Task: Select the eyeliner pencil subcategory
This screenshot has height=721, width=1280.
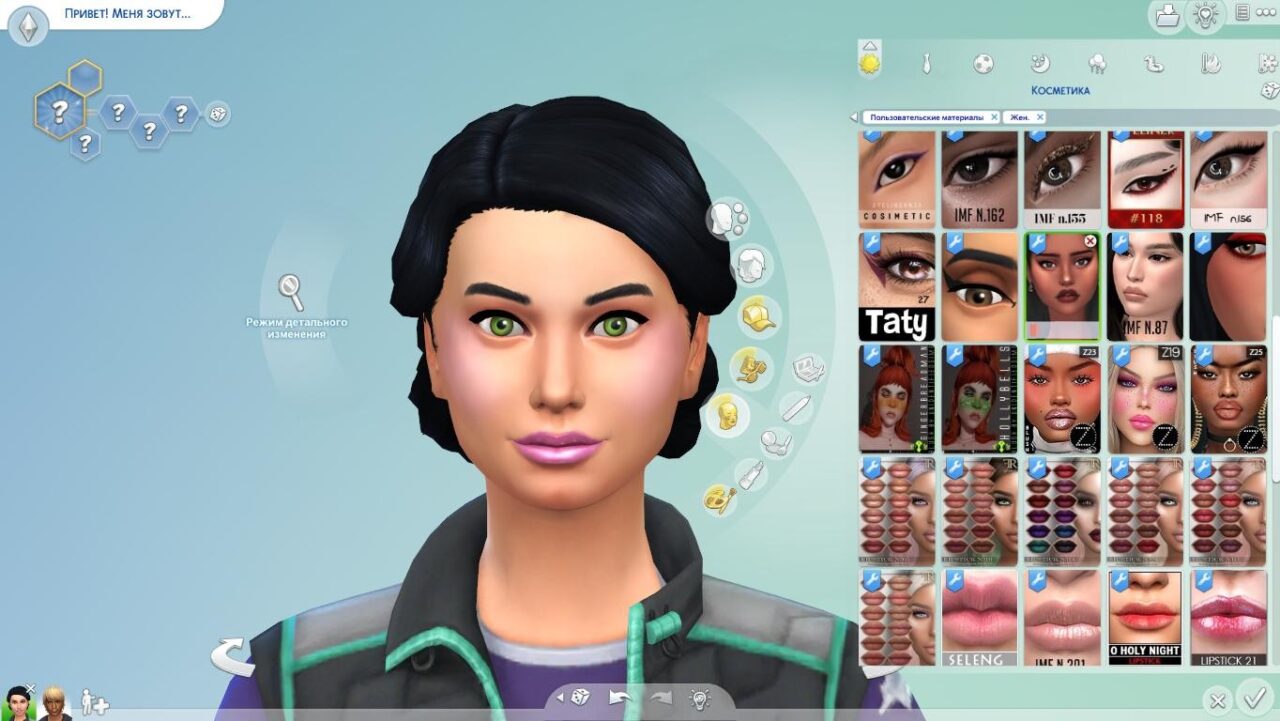Action: coord(796,408)
